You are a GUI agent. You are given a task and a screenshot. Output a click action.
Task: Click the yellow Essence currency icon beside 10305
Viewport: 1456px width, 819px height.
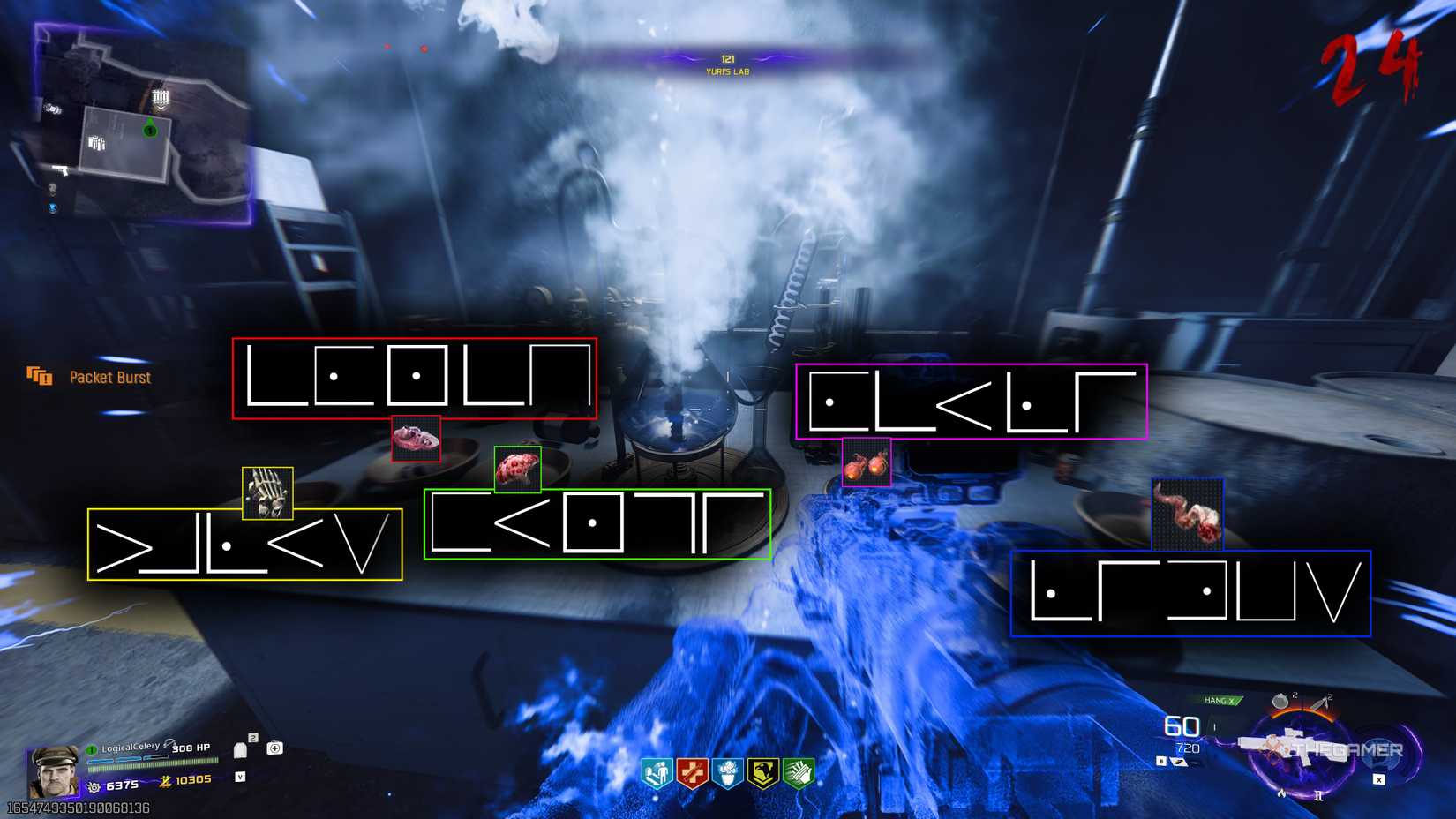coord(166,781)
